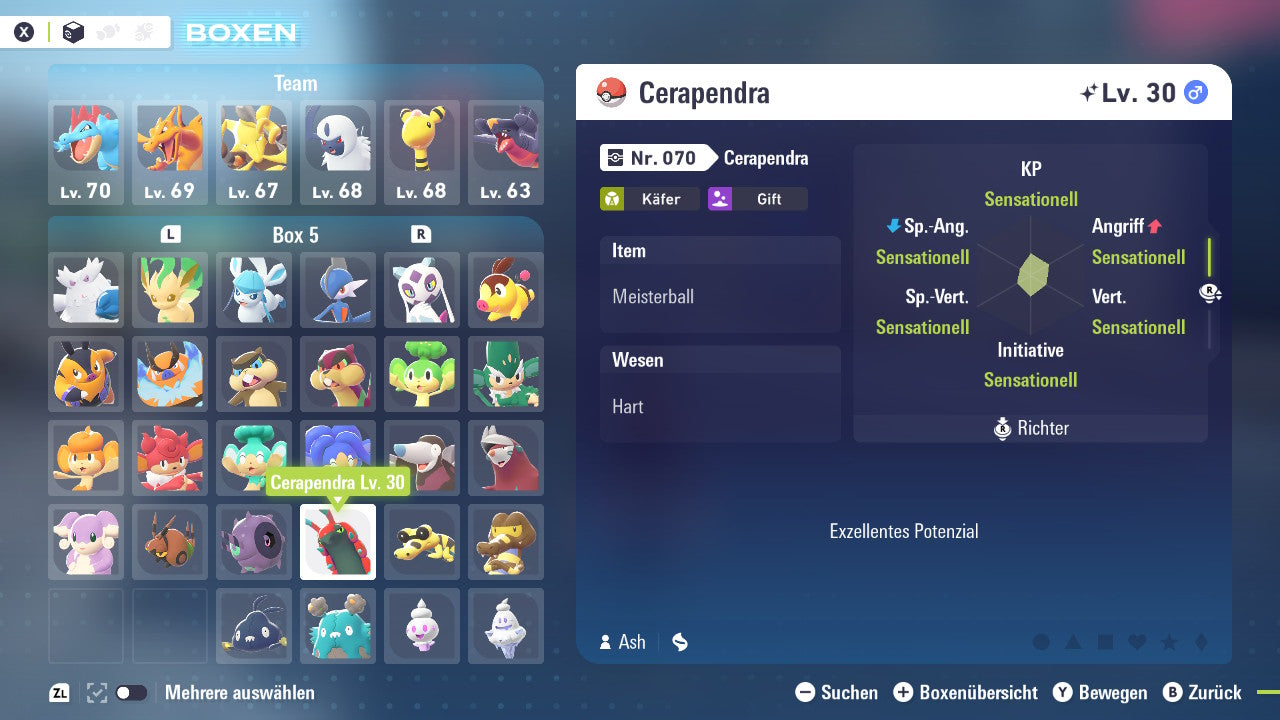The width and height of the screenshot is (1280, 720).
Task: Activate the Richter stat judge
Action: (1030, 428)
